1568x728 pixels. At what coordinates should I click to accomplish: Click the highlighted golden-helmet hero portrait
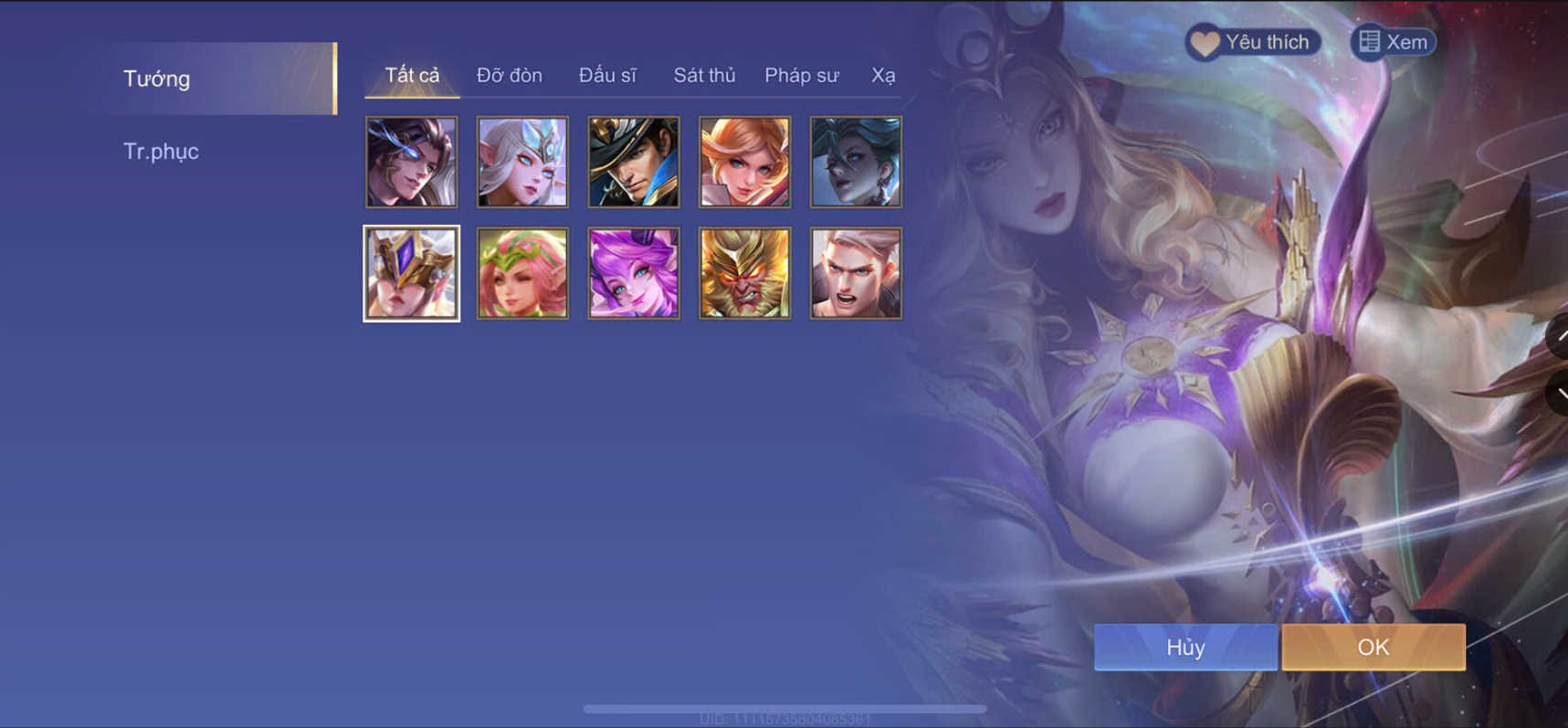tap(411, 273)
